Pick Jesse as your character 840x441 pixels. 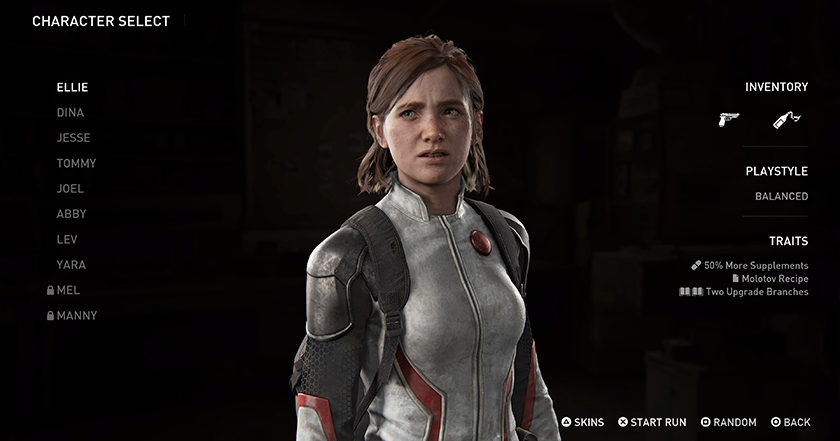[x=73, y=138]
